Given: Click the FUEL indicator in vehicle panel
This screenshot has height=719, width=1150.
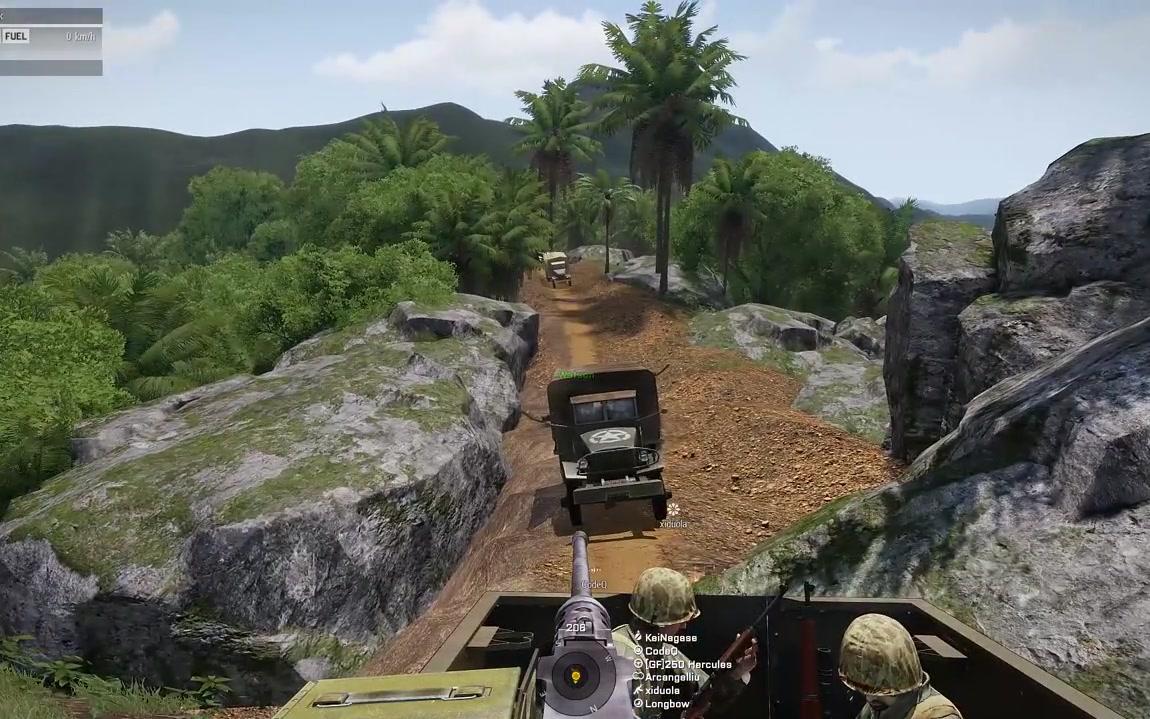Looking at the screenshot, I should pos(16,36).
